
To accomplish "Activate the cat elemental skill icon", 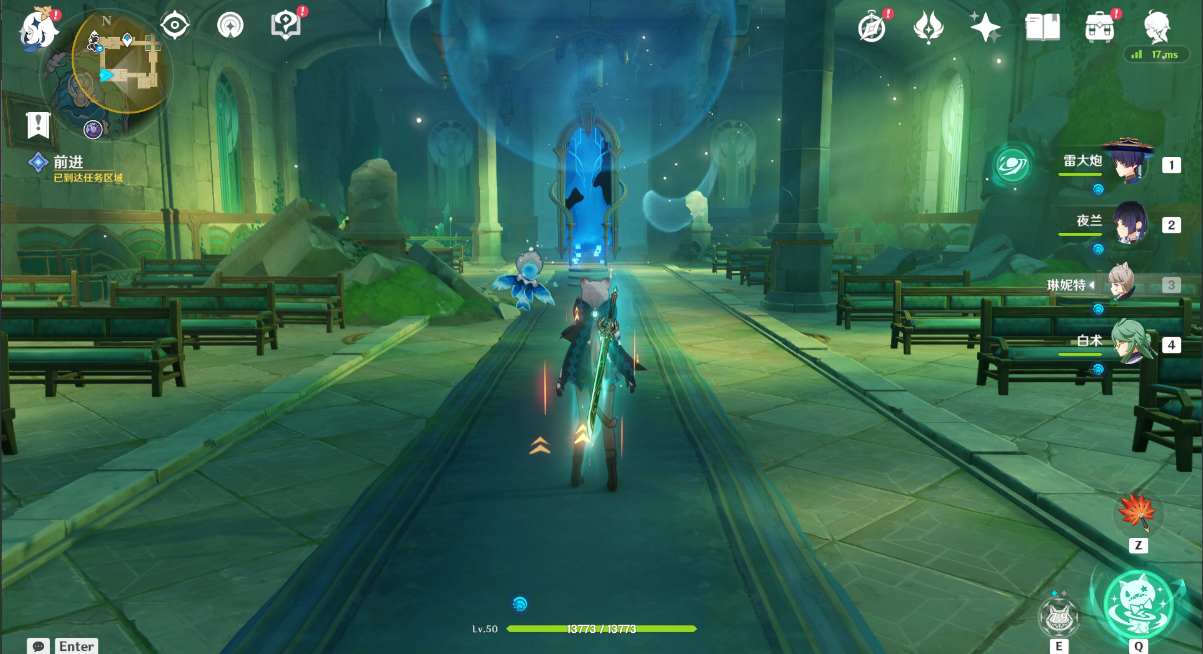I will pyautogui.click(x=1059, y=616).
